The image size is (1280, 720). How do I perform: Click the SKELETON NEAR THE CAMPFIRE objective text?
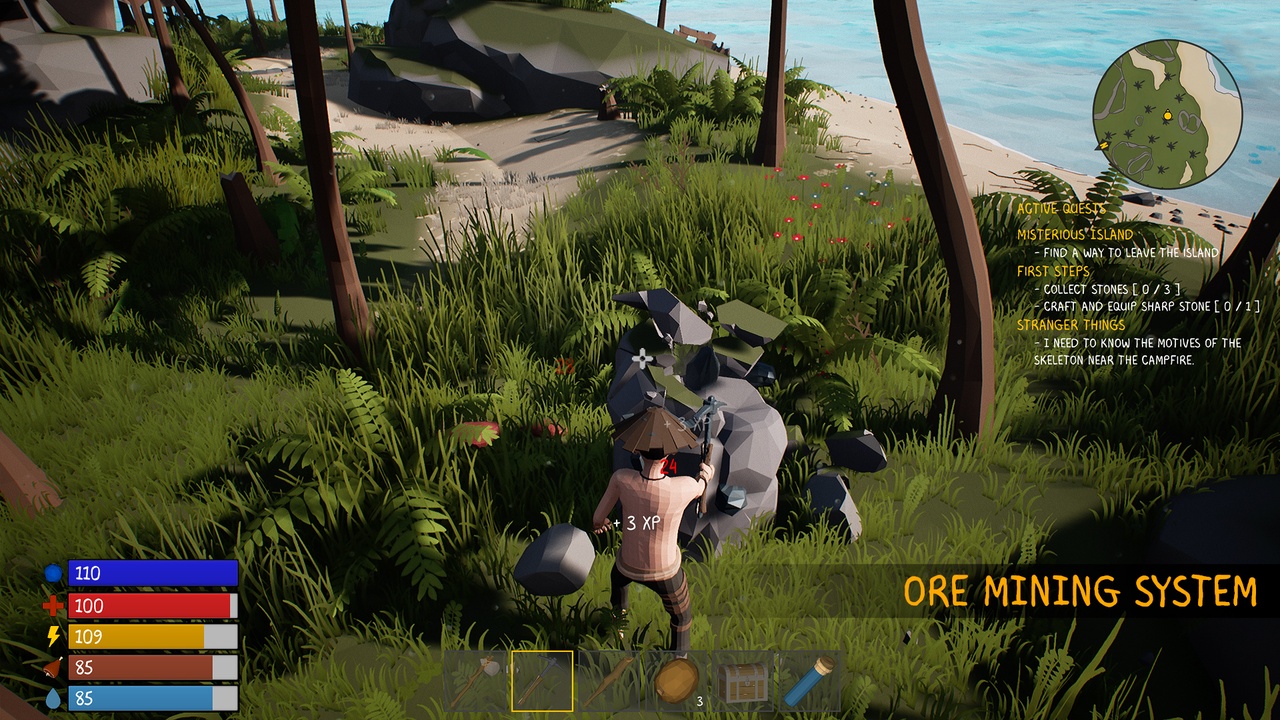(x=1116, y=360)
